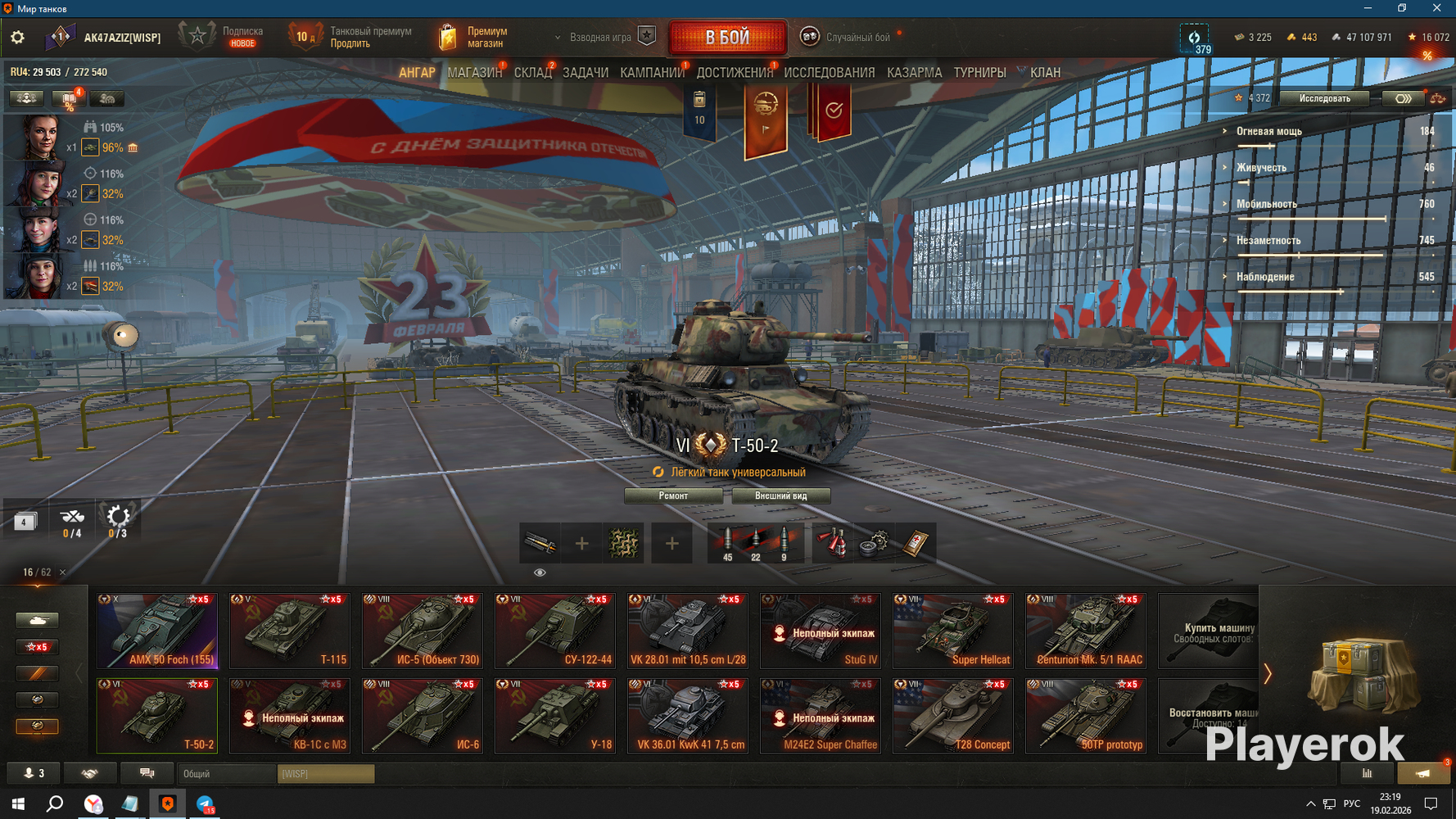The width and height of the screenshot is (1456, 819).
Task: Switch to the МАГАЗИН tab
Action: tap(474, 73)
